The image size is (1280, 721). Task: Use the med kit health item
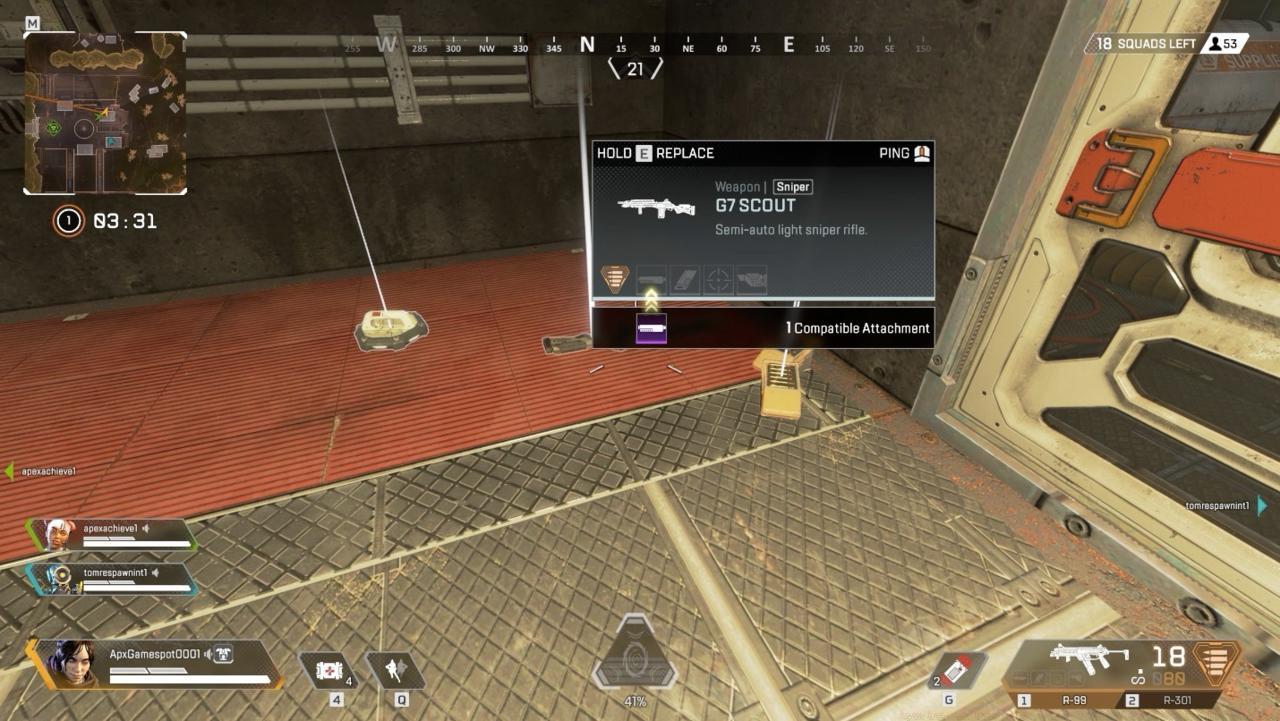click(x=327, y=670)
